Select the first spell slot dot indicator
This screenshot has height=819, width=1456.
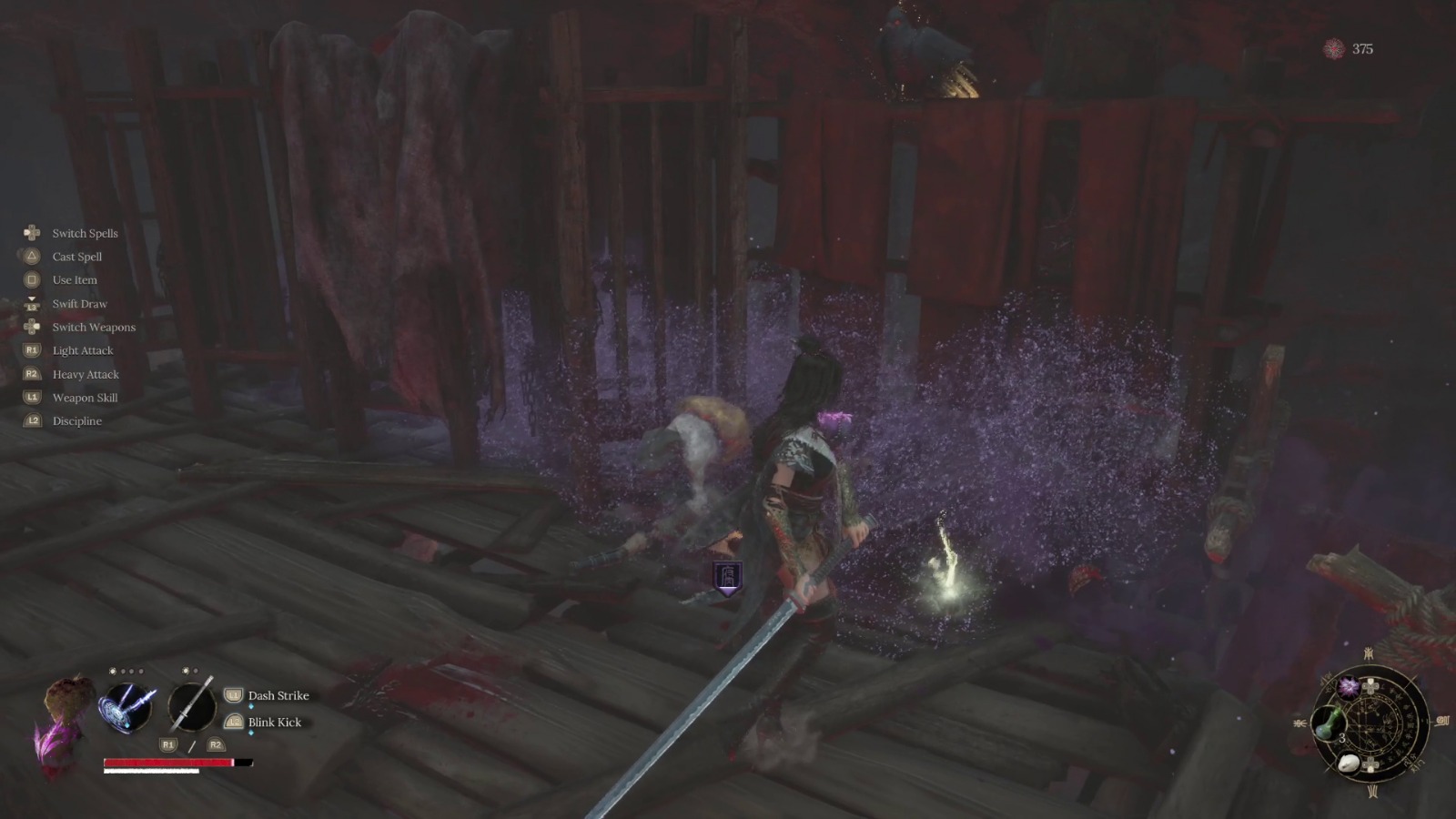(113, 672)
